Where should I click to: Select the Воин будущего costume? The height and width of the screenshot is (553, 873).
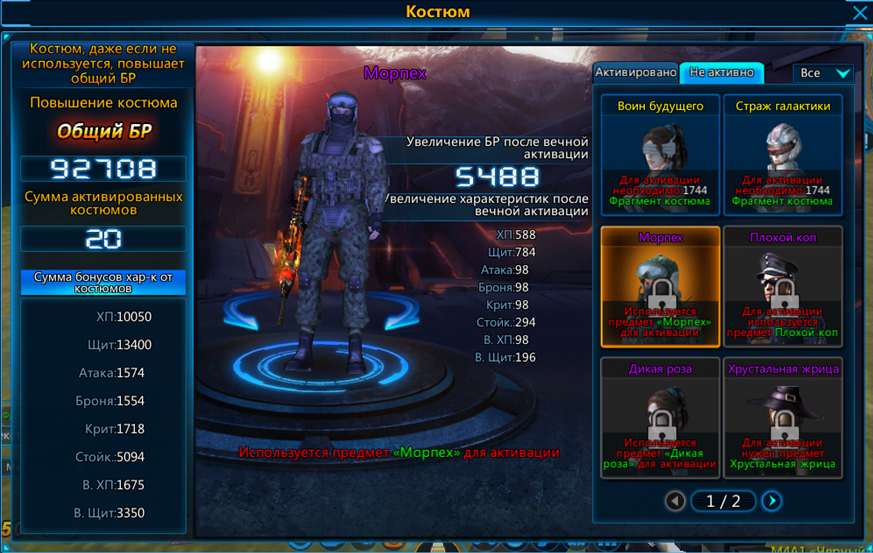660,154
